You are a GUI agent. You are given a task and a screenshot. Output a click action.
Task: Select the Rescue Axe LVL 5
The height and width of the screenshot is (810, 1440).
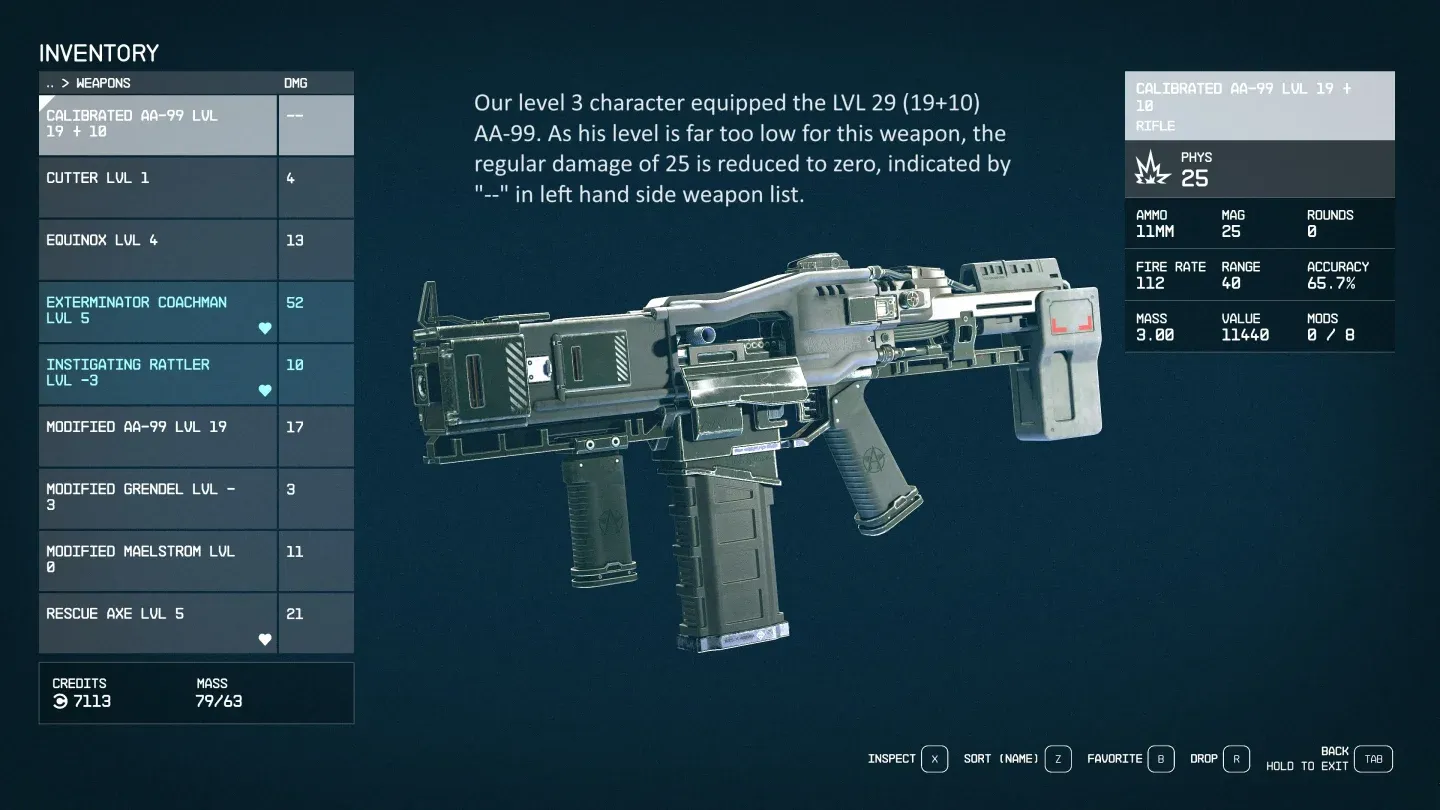(x=158, y=622)
